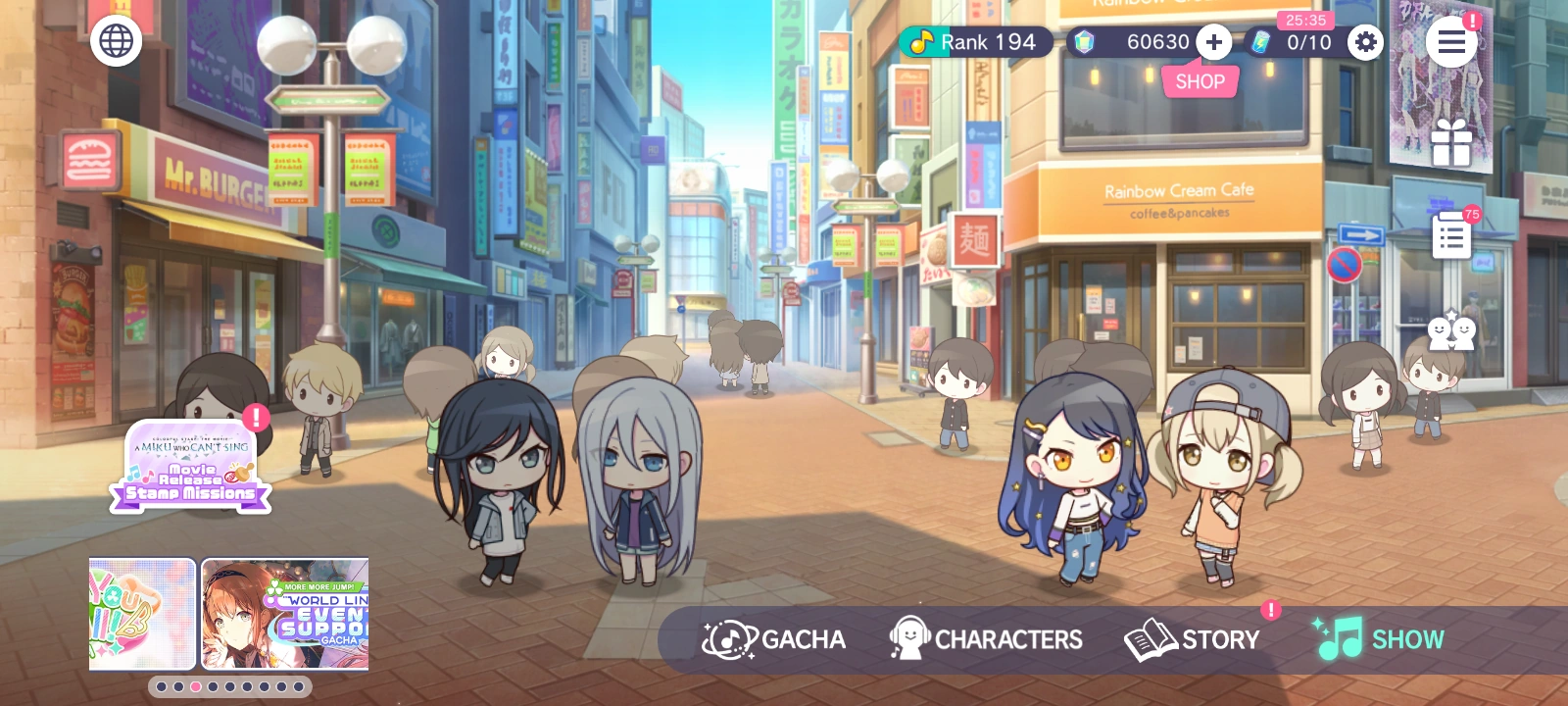This screenshot has height=706, width=1568.
Task: Select the leftmost pink event banner
Action: [141, 615]
